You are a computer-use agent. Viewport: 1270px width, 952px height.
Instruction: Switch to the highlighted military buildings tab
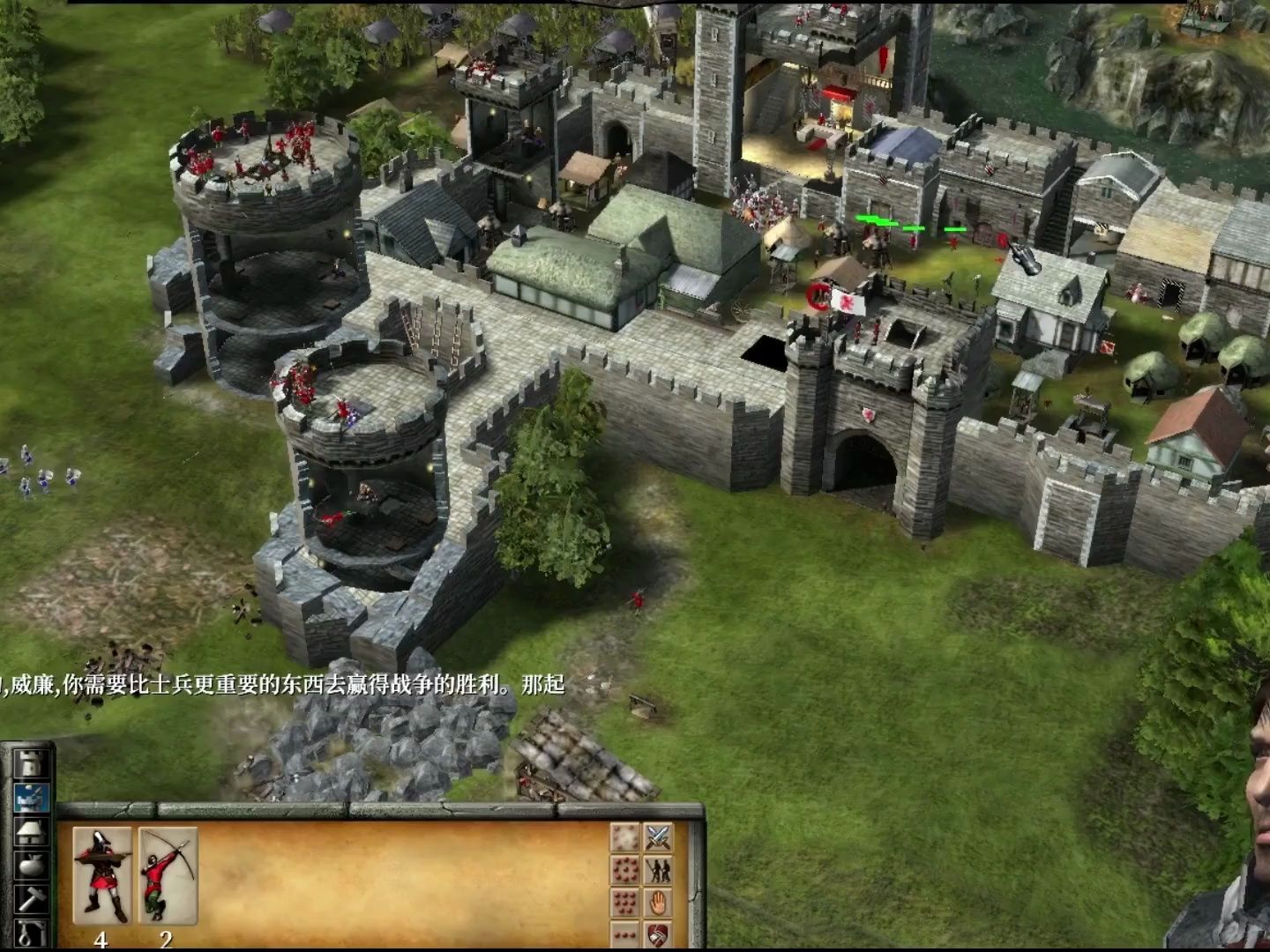point(33,799)
